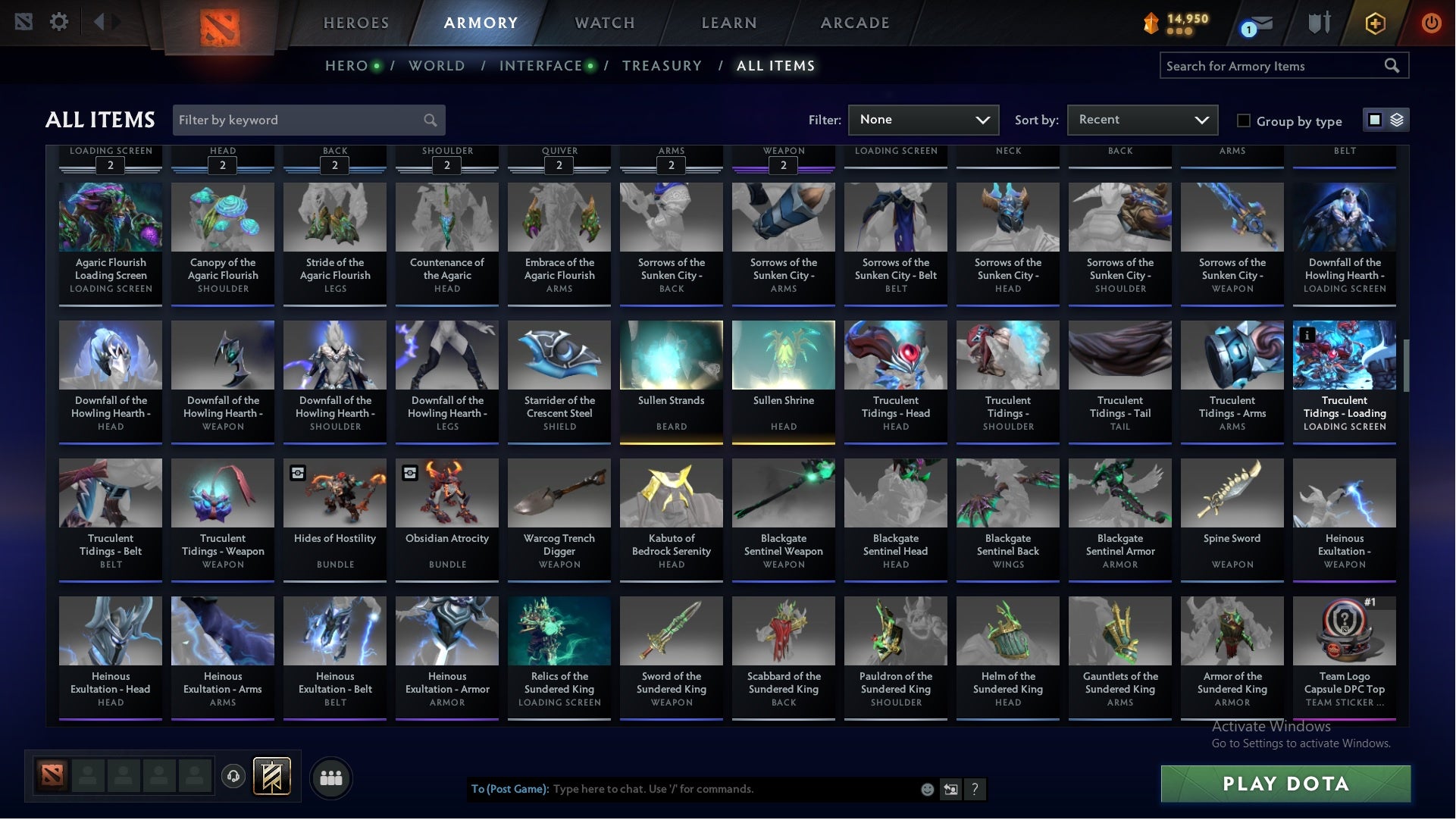Viewport: 1456px width, 820px height.
Task: Open the friends list people icon
Action: pyautogui.click(x=331, y=777)
